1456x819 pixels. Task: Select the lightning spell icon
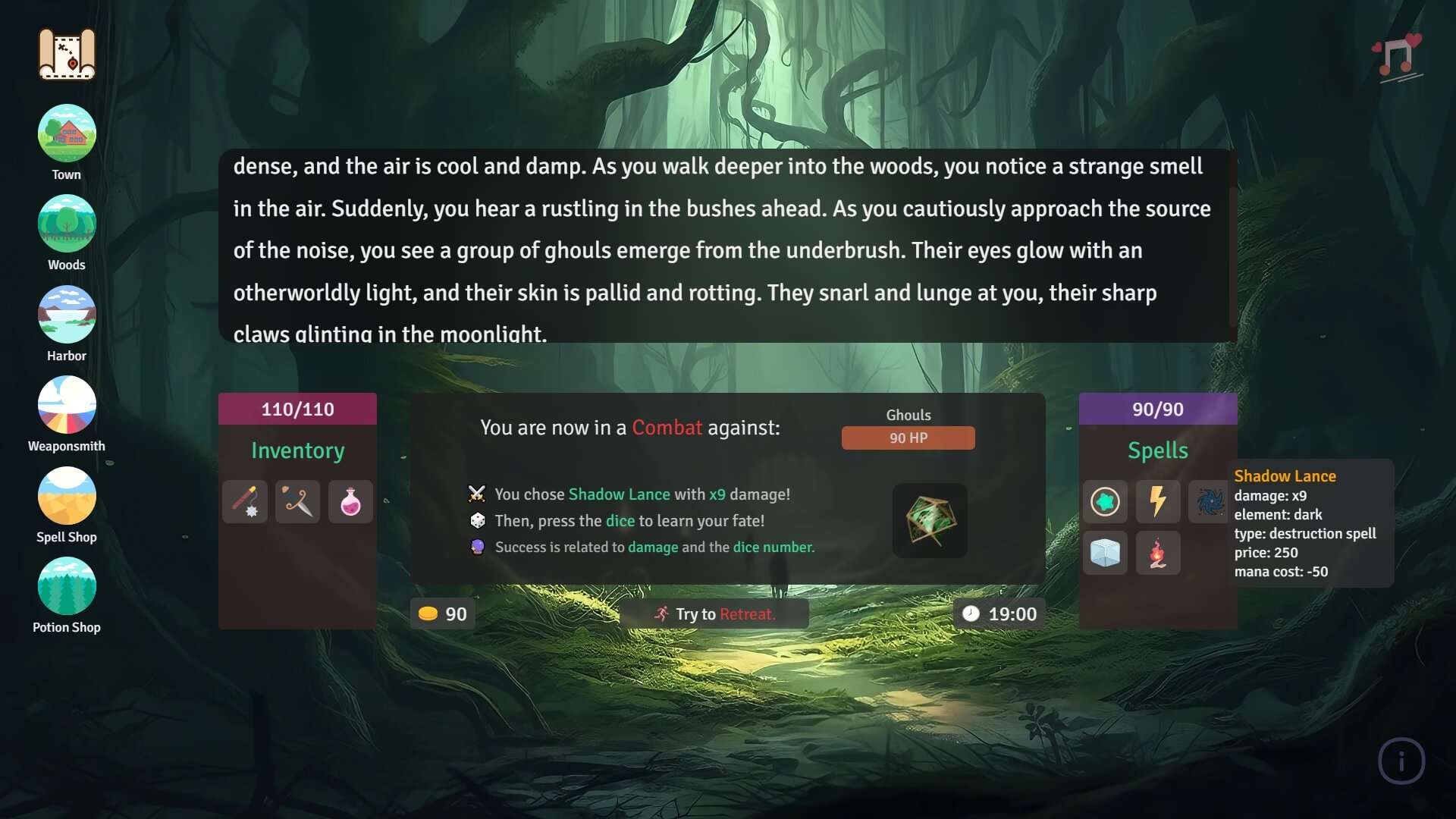pyautogui.click(x=1158, y=501)
